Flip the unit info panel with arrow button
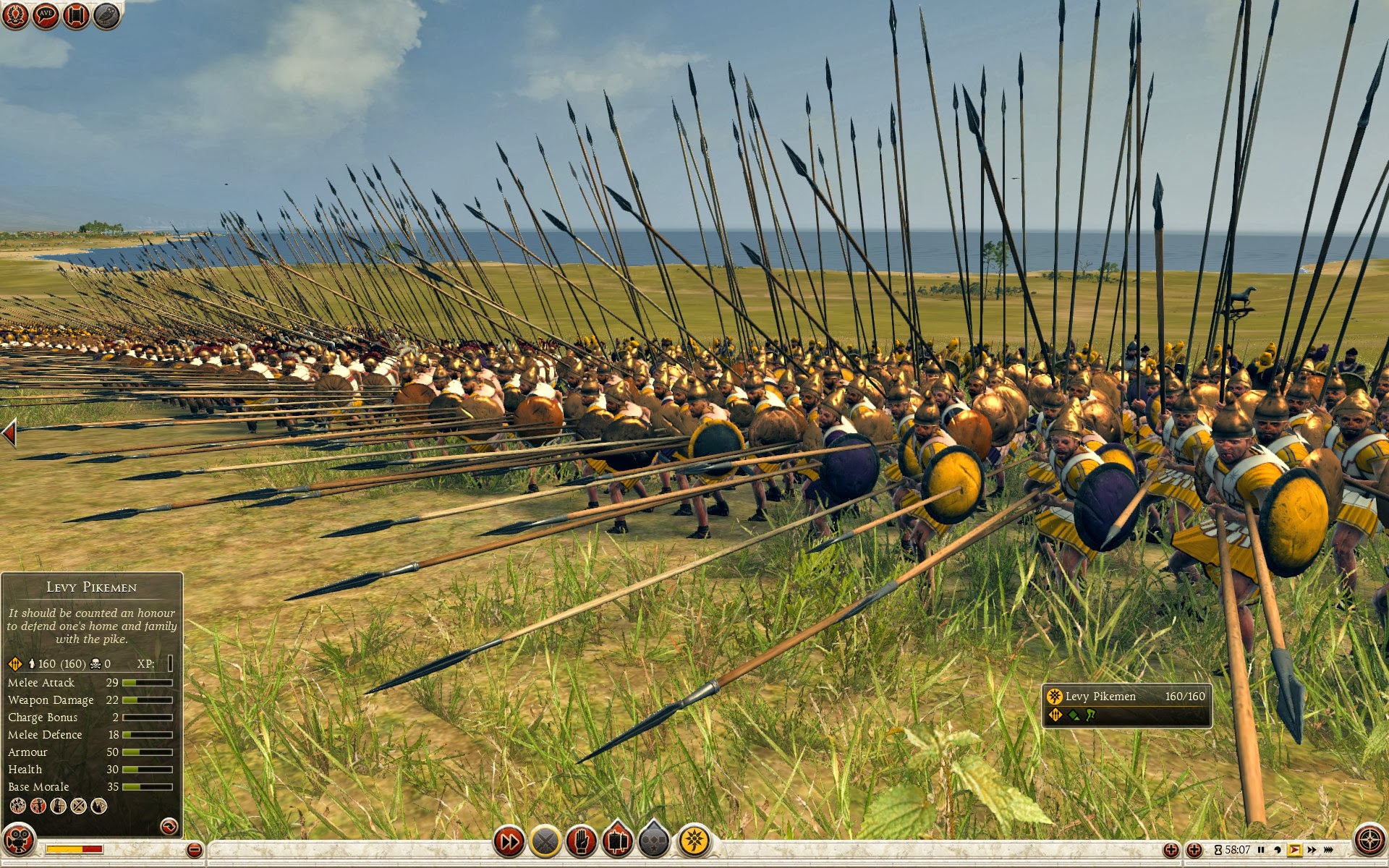 [169, 825]
